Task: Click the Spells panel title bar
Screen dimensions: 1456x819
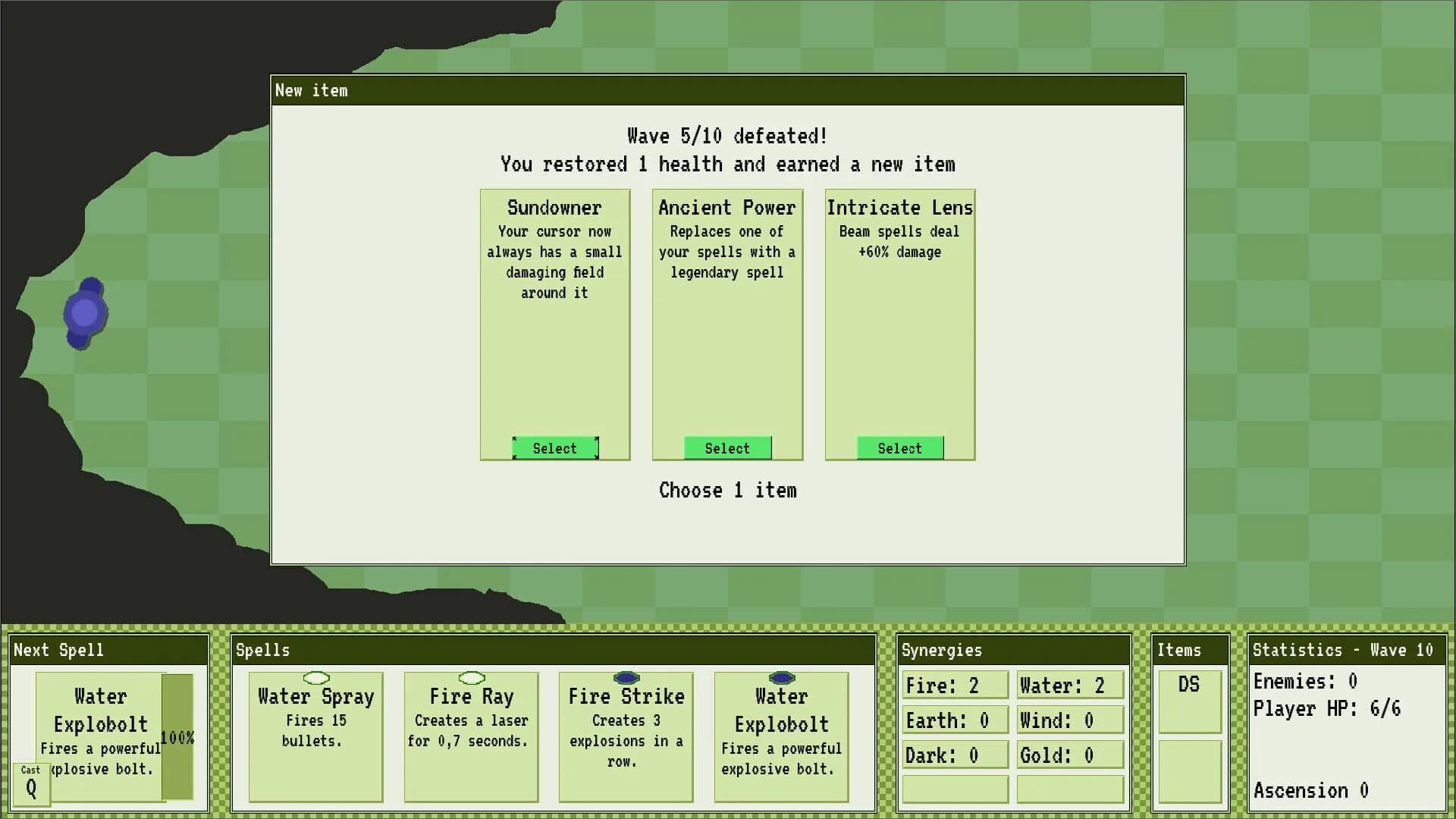Action: 262,650
